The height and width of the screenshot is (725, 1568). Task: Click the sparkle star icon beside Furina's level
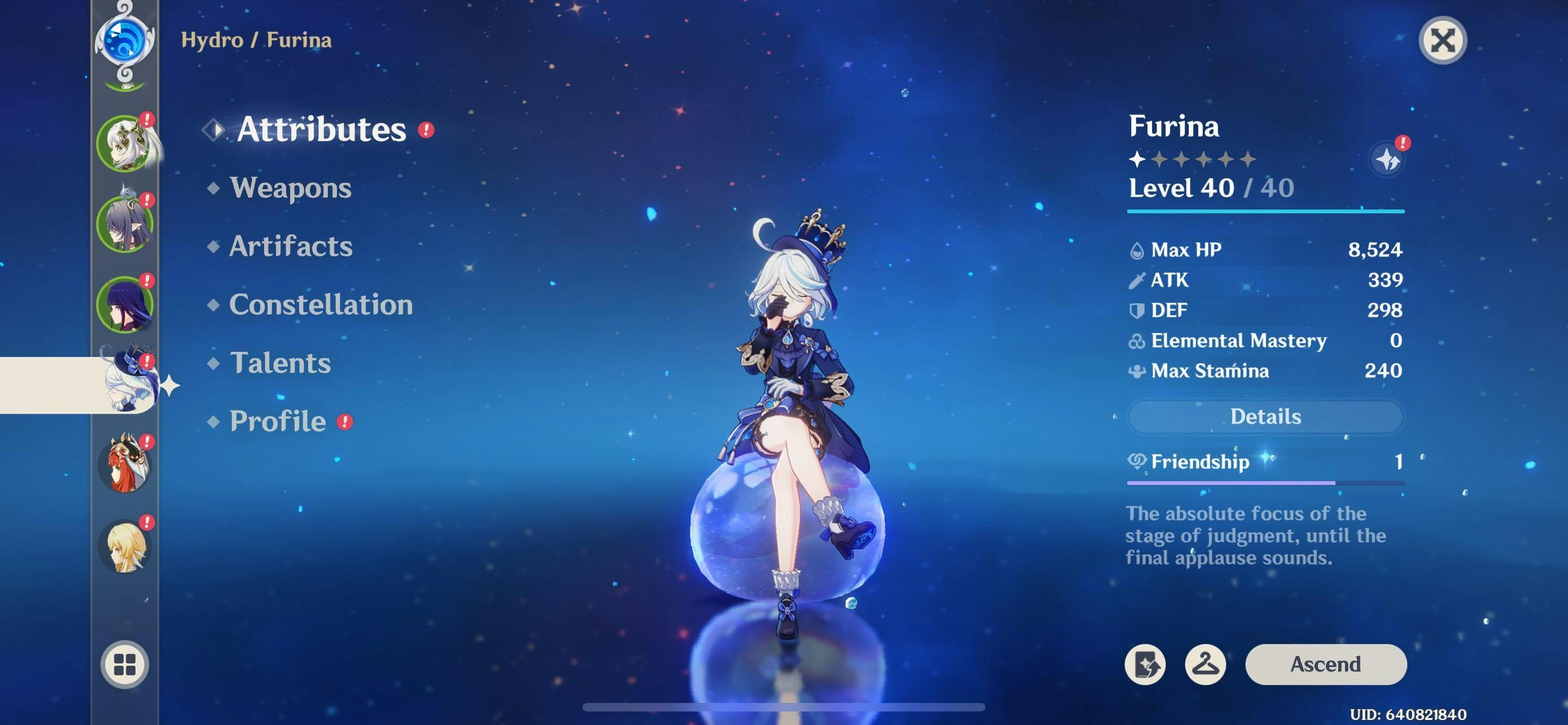(x=1387, y=160)
